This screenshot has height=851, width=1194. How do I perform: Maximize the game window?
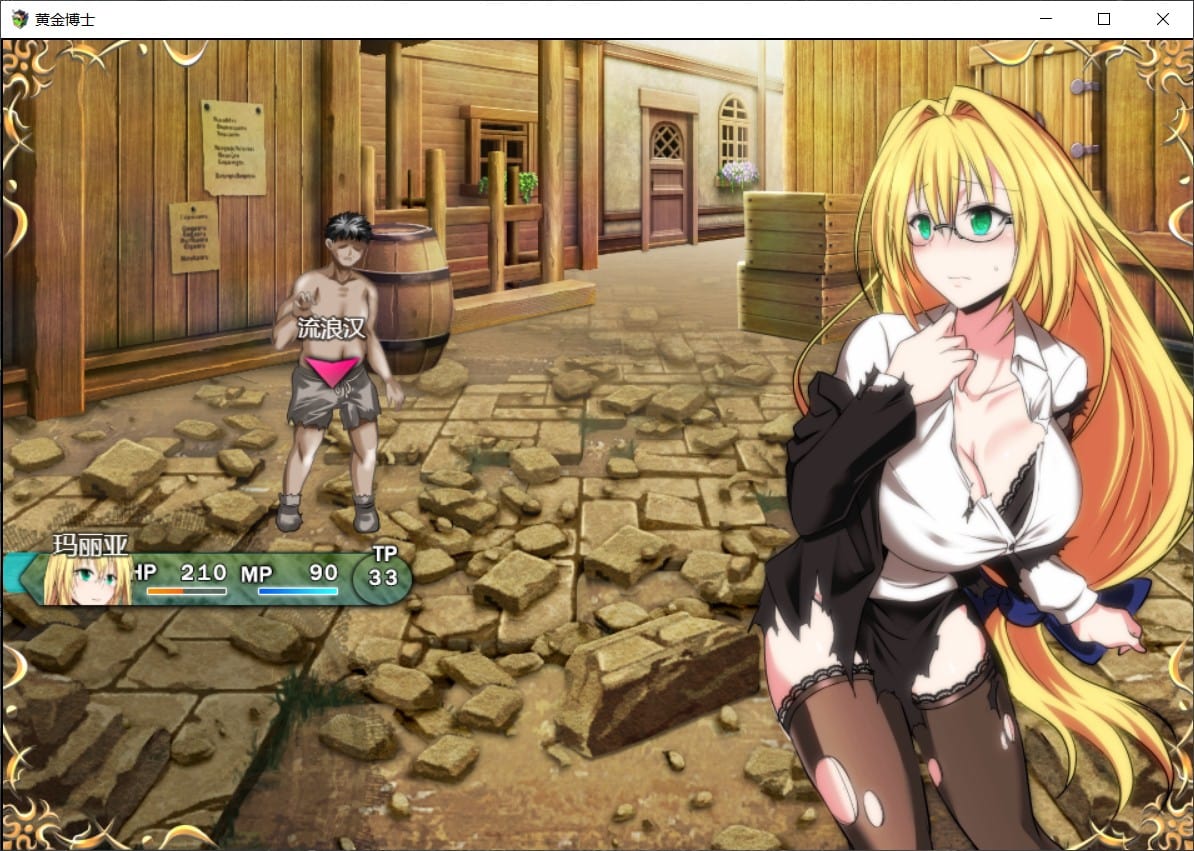click(1104, 19)
